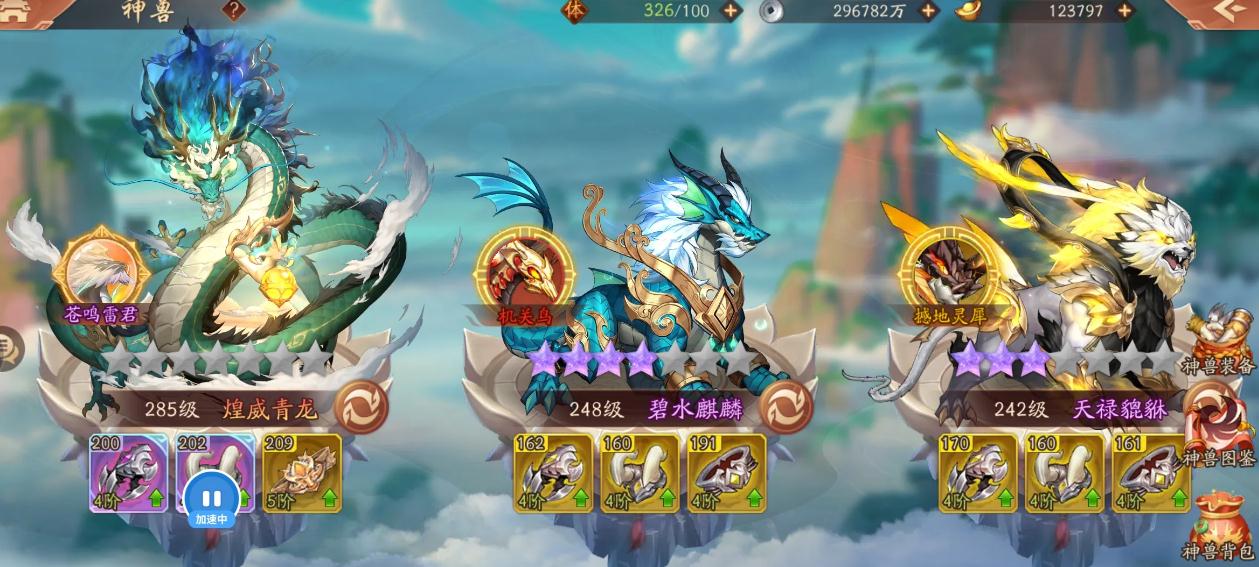Swap the 碧水麒麟 beast
This screenshot has height=567, width=1259.
pyautogui.click(x=785, y=407)
